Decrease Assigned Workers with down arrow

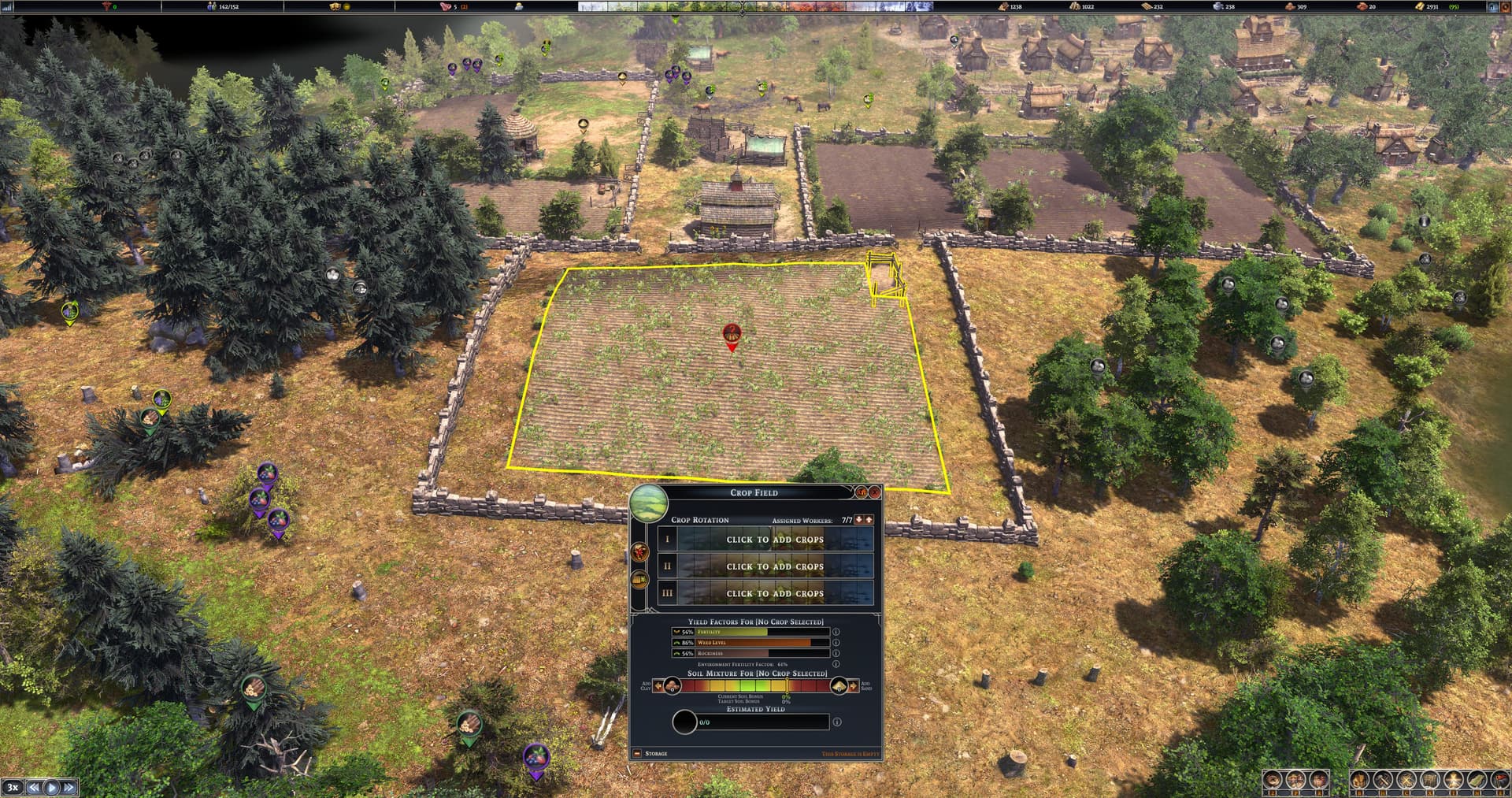point(859,520)
